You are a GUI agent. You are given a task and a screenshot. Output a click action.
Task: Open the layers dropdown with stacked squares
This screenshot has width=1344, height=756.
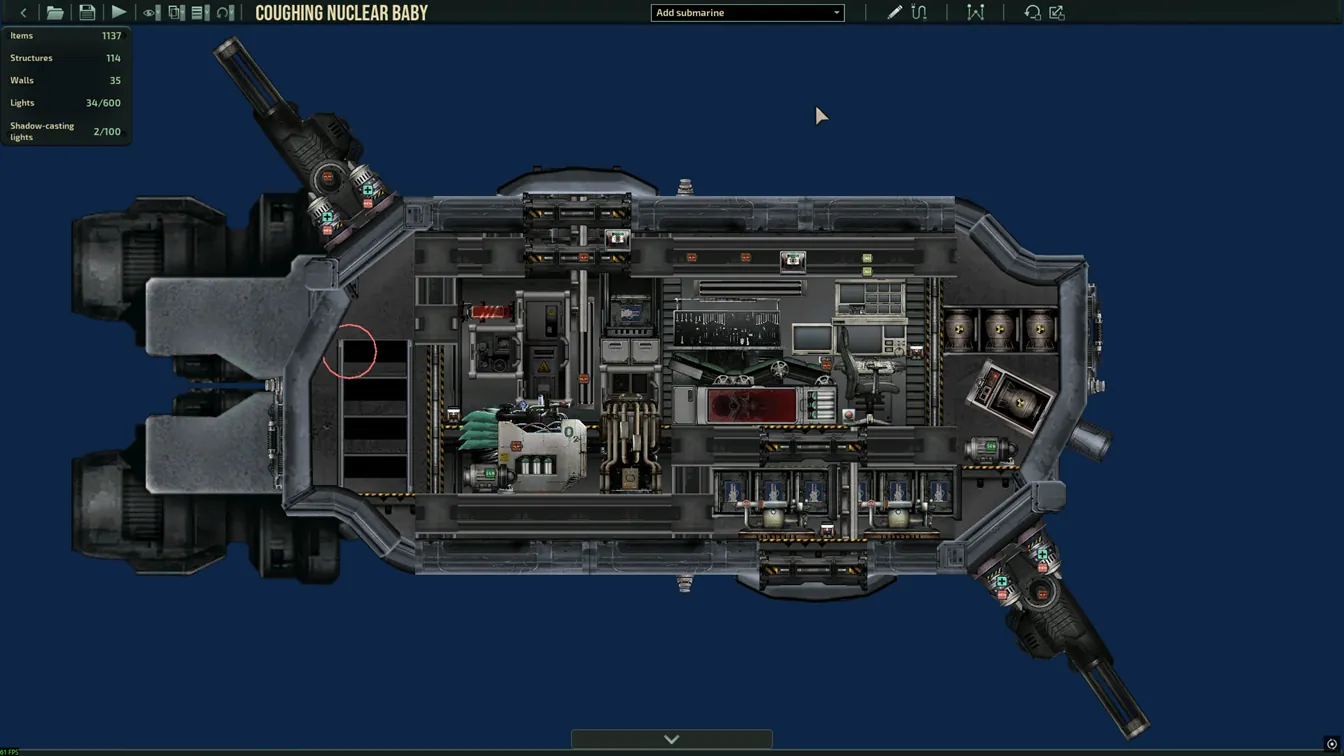coord(176,13)
